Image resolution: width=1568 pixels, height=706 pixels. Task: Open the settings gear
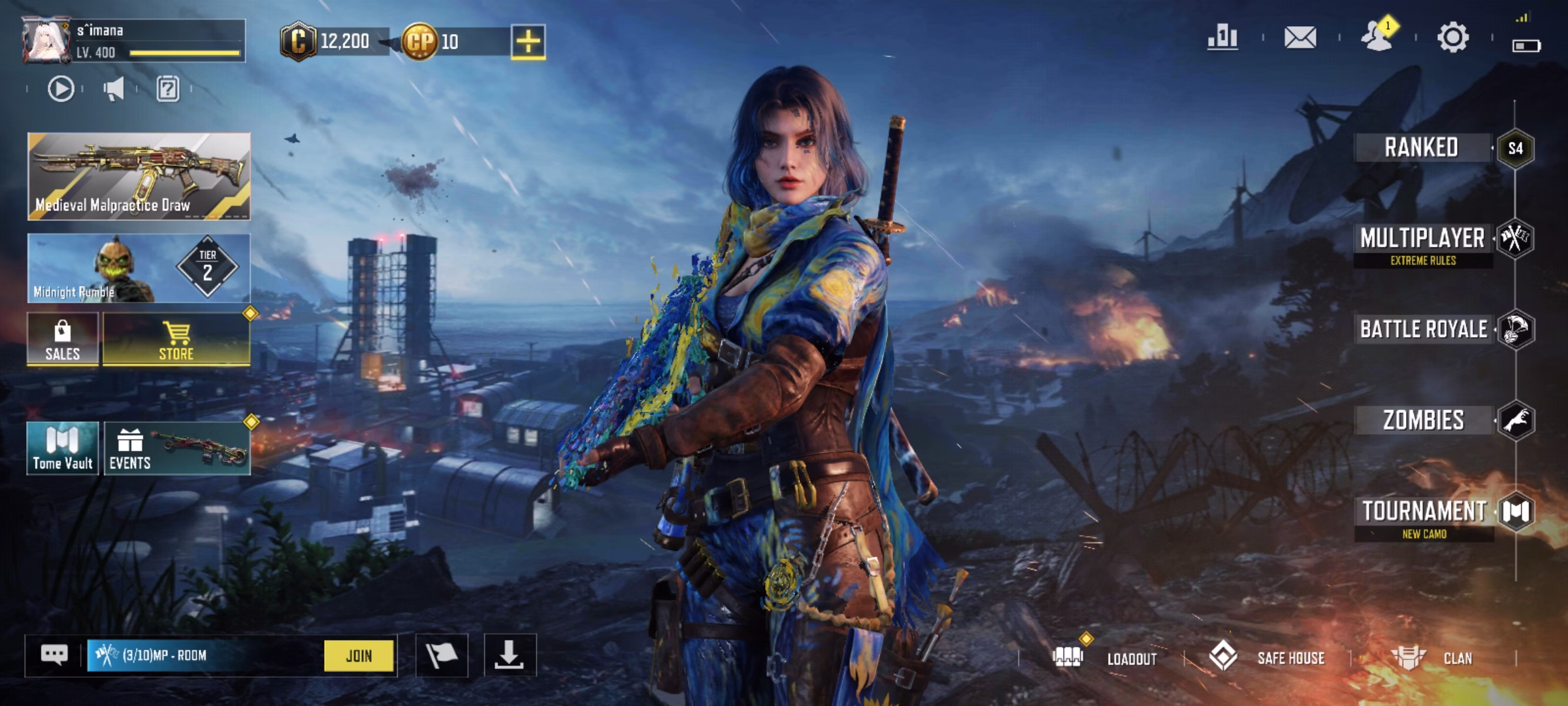point(1453,37)
